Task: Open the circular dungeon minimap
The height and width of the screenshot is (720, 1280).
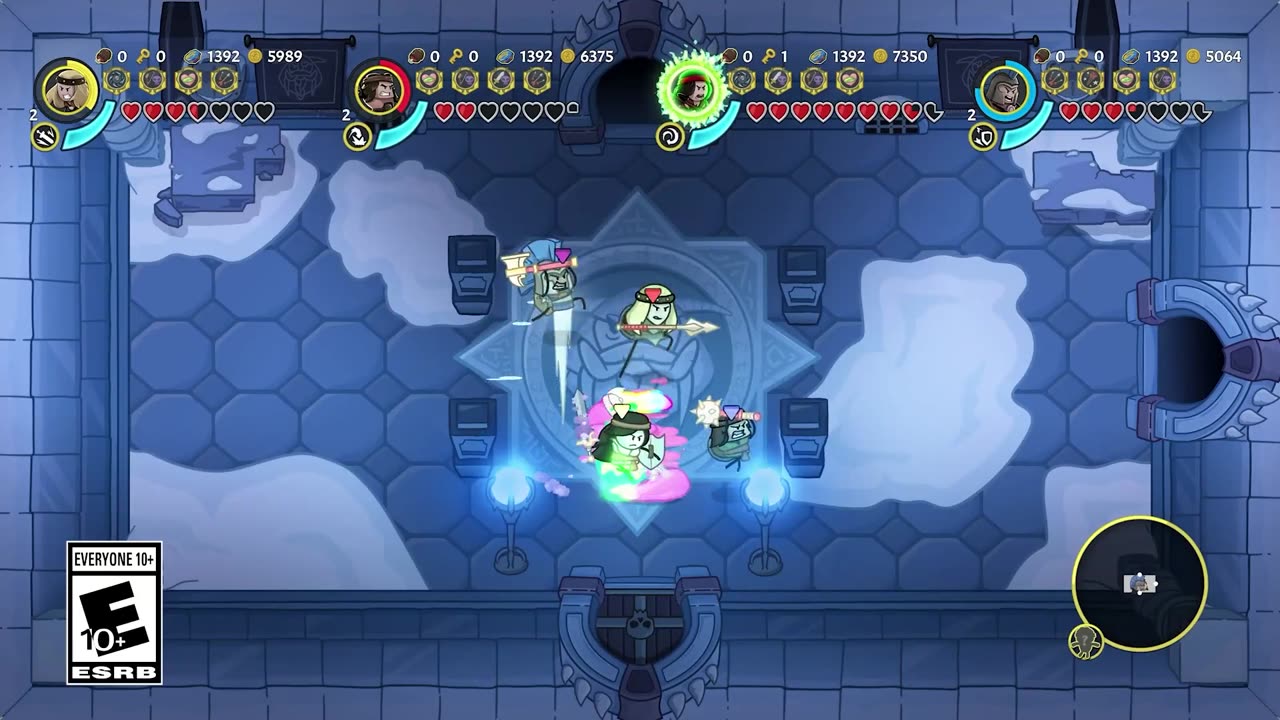Action: [1139, 582]
